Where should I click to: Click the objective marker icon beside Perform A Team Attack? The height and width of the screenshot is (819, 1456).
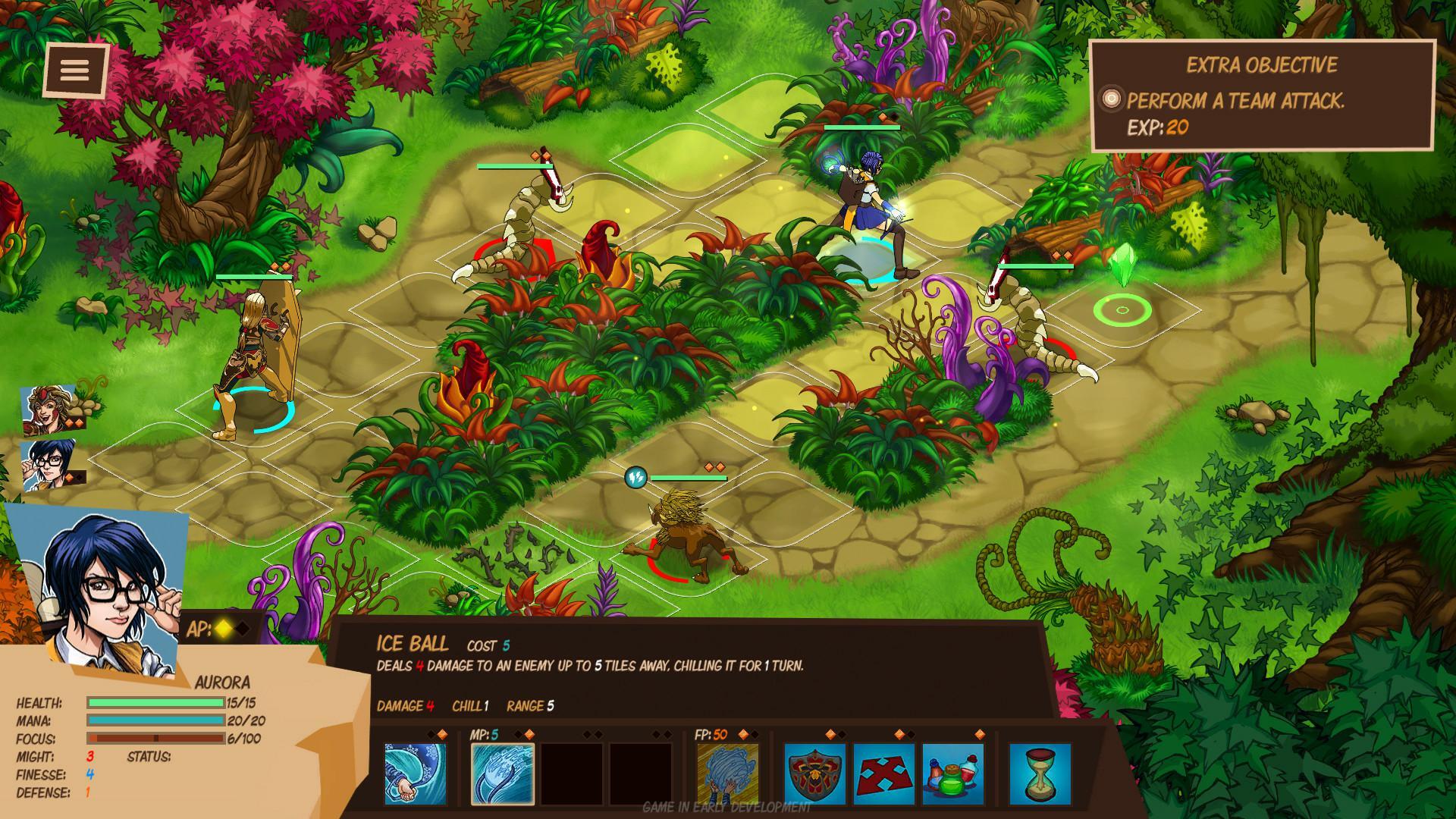coord(1112,96)
